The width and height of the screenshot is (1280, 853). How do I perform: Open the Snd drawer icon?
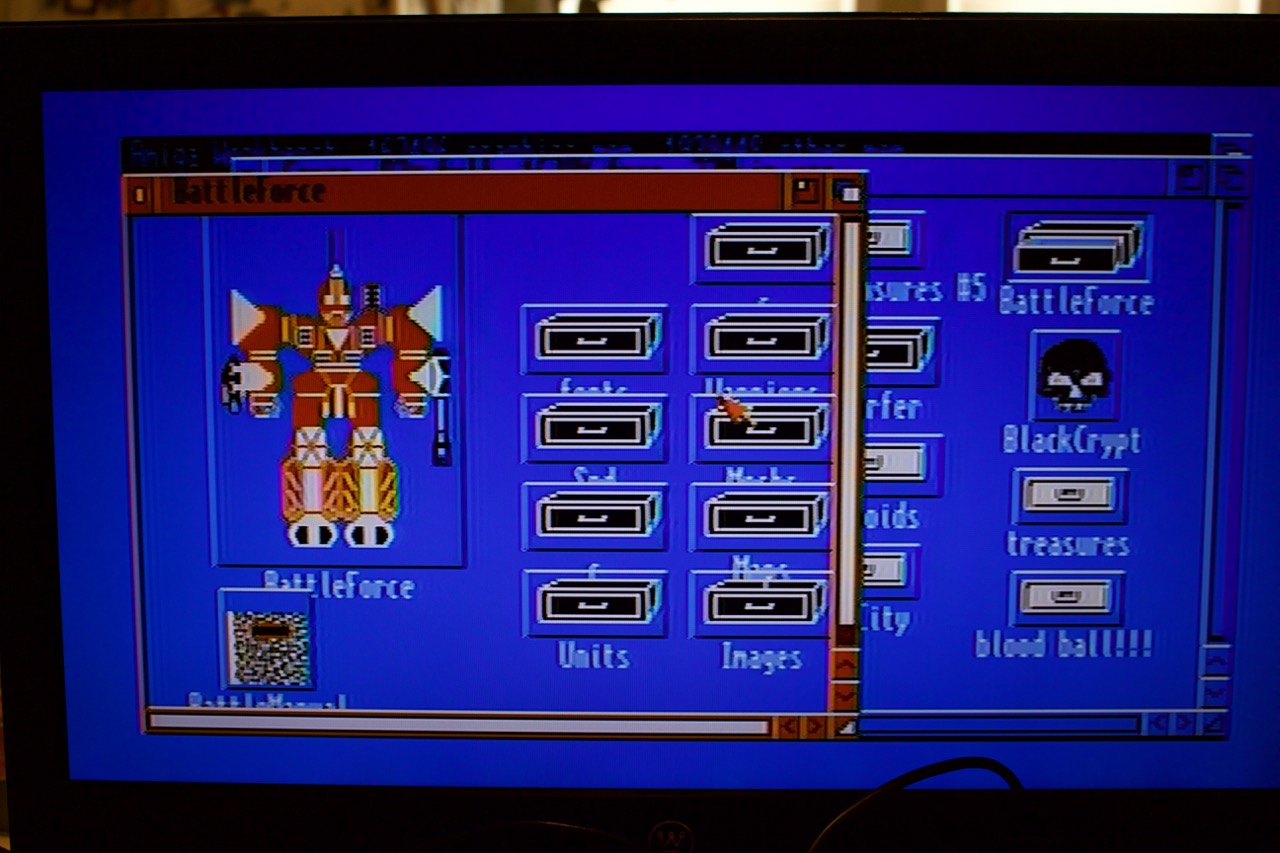pyautogui.click(x=595, y=430)
